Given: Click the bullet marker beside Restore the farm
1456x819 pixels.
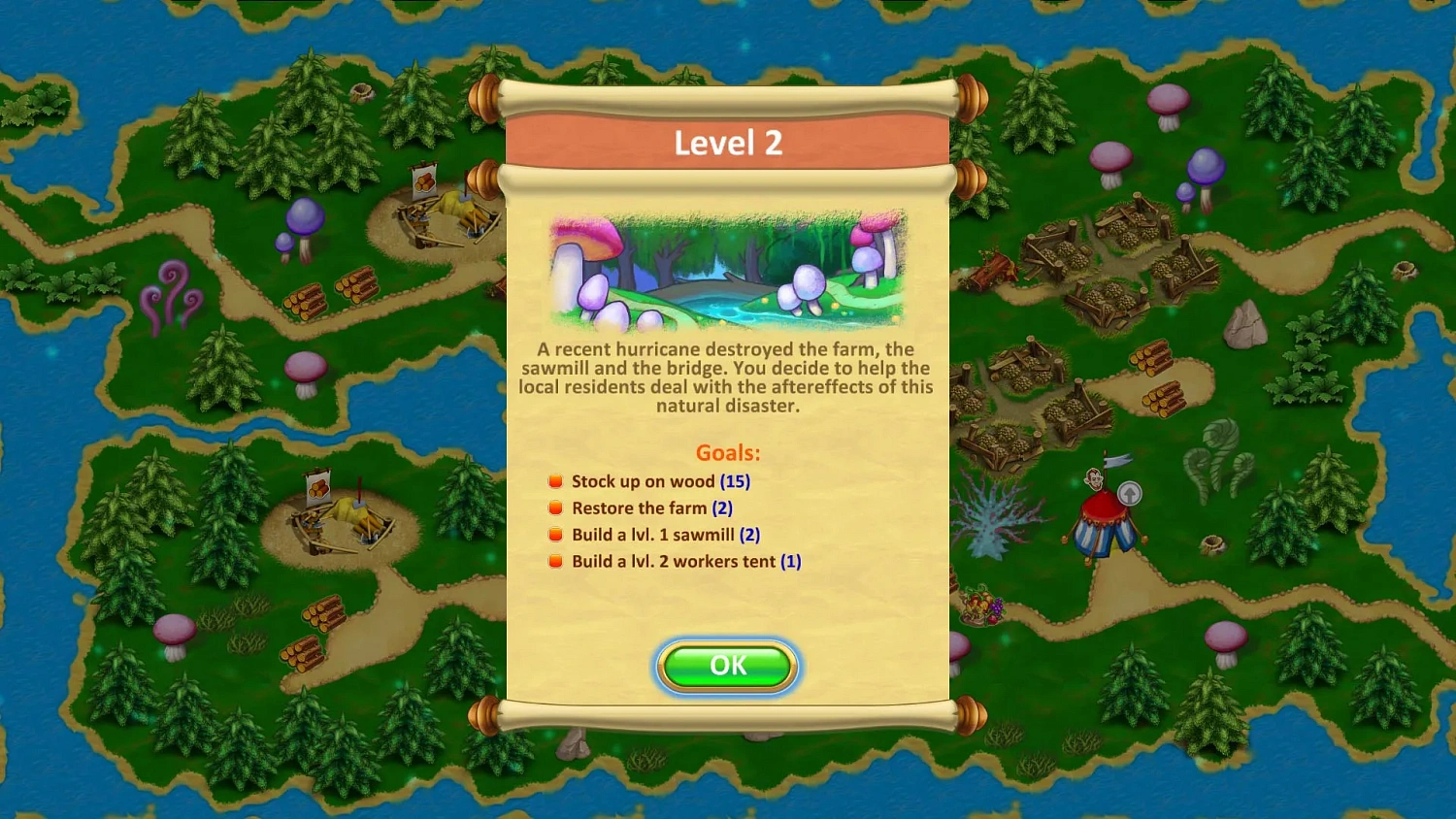Looking at the screenshot, I should (555, 507).
